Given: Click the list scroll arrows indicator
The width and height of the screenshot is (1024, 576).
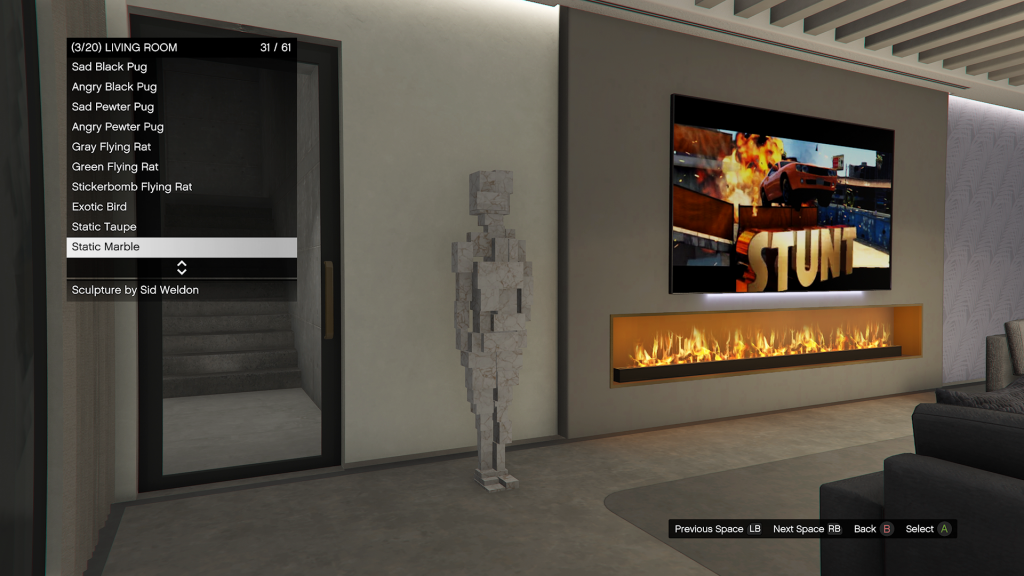Looking at the screenshot, I should [x=182, y=268].
